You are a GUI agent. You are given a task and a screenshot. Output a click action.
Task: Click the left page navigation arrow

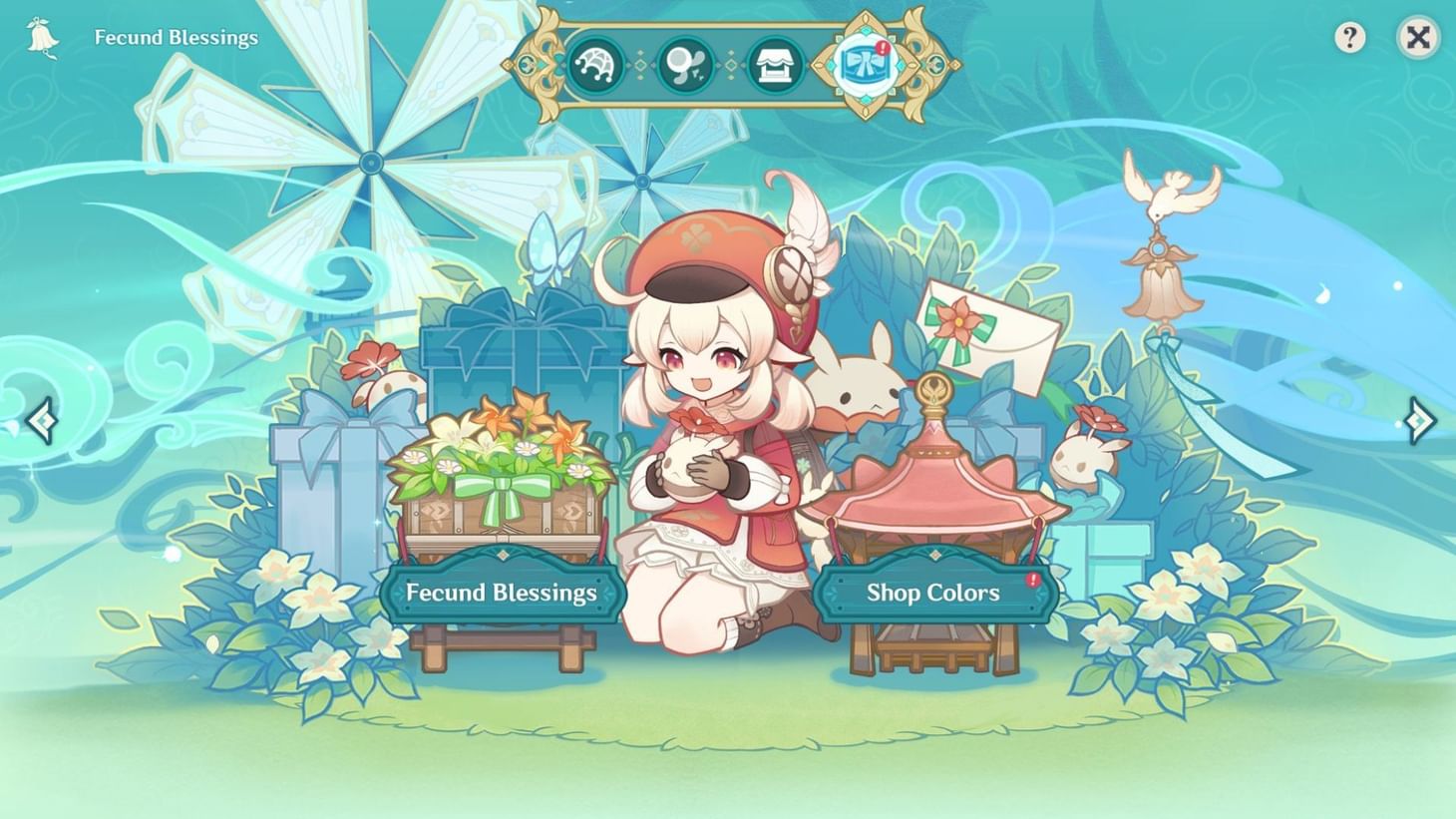pos(42,420)
